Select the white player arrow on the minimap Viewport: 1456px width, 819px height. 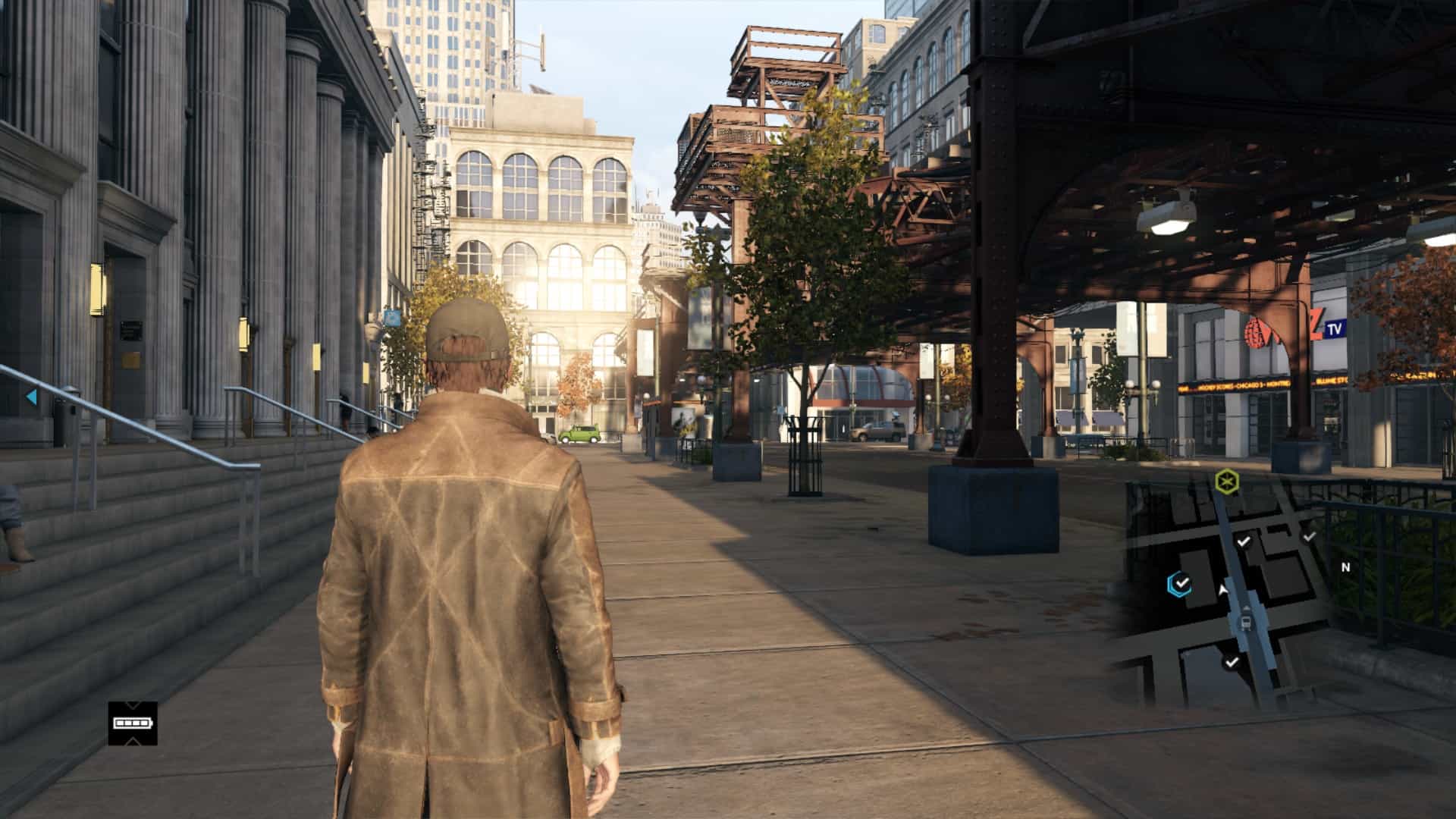1222,589
